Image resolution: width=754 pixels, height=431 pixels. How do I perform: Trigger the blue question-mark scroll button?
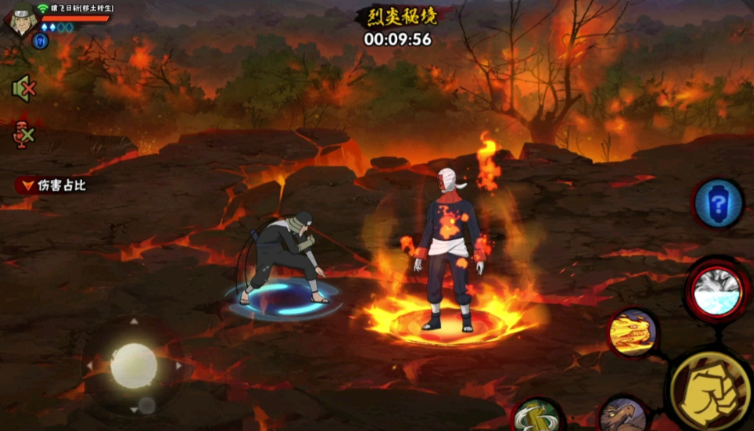click(x=717, y=203)
